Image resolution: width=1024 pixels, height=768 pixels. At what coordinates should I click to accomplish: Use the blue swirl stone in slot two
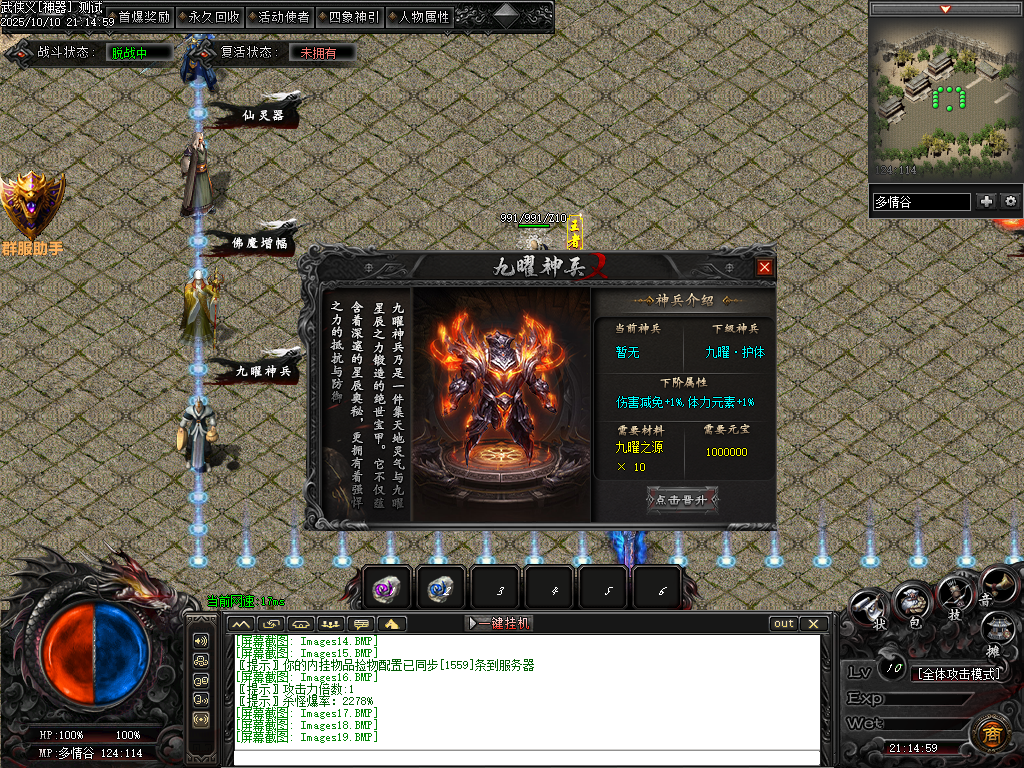440,589
